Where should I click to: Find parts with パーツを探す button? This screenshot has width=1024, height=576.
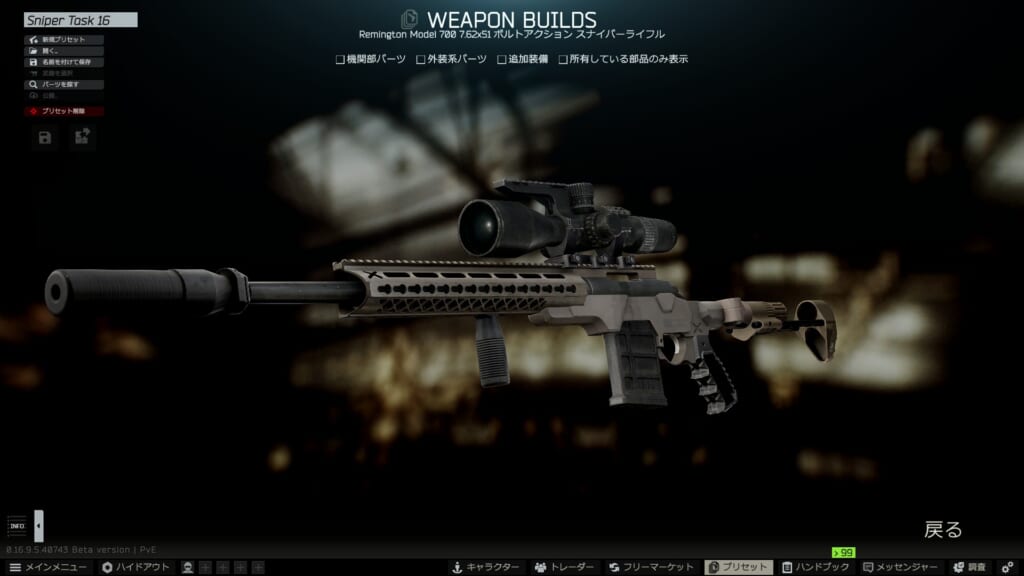coord(64,85)
